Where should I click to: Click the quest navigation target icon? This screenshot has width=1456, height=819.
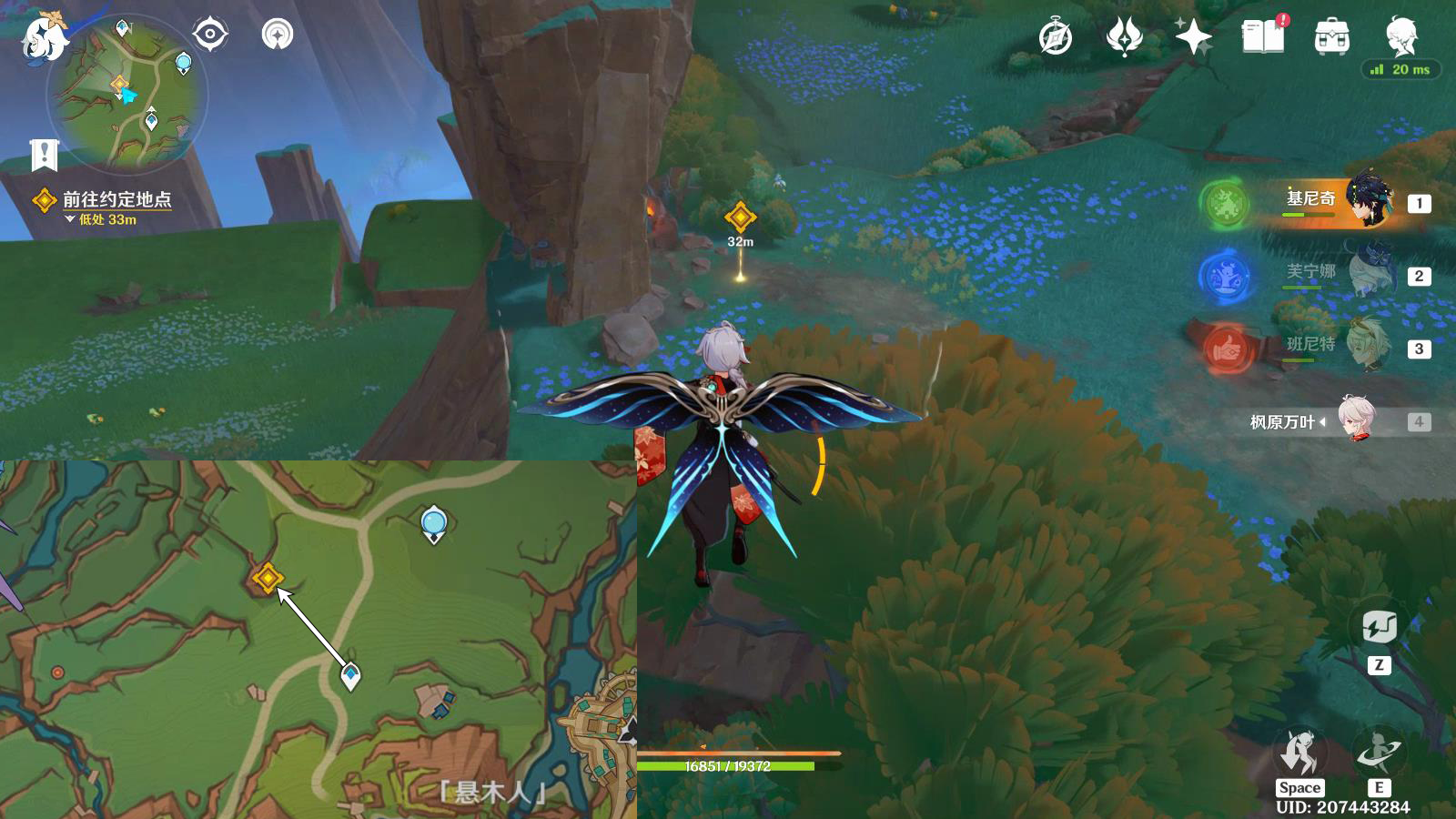[210, 35]
